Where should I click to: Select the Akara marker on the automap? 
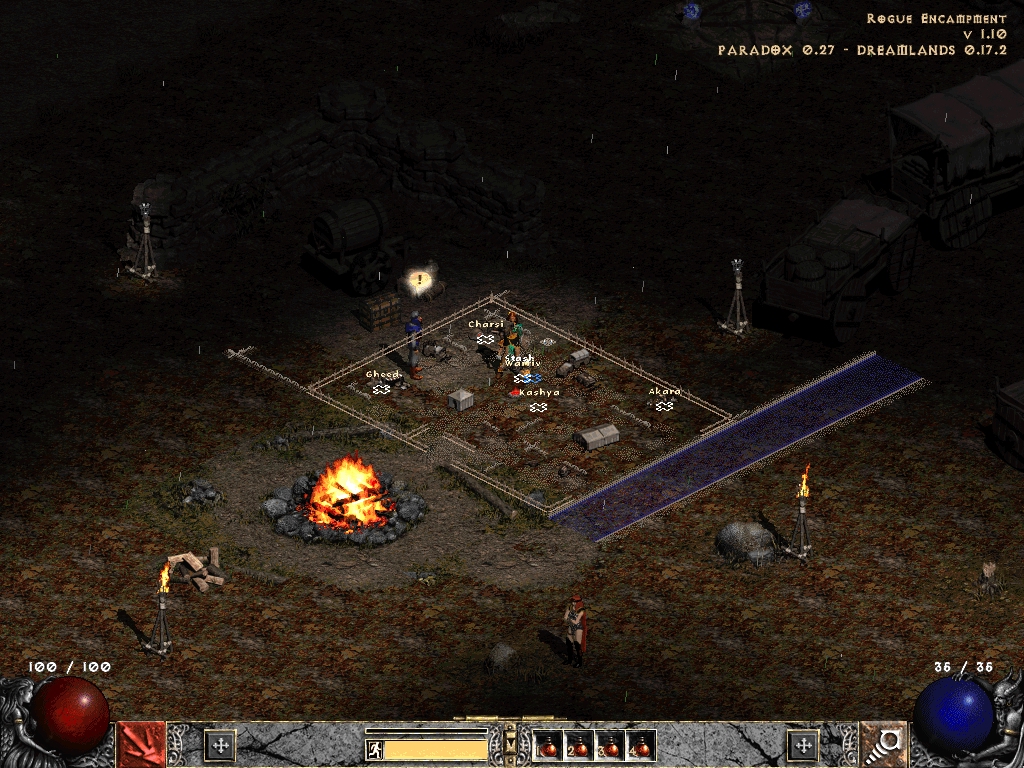click(664, 405)
